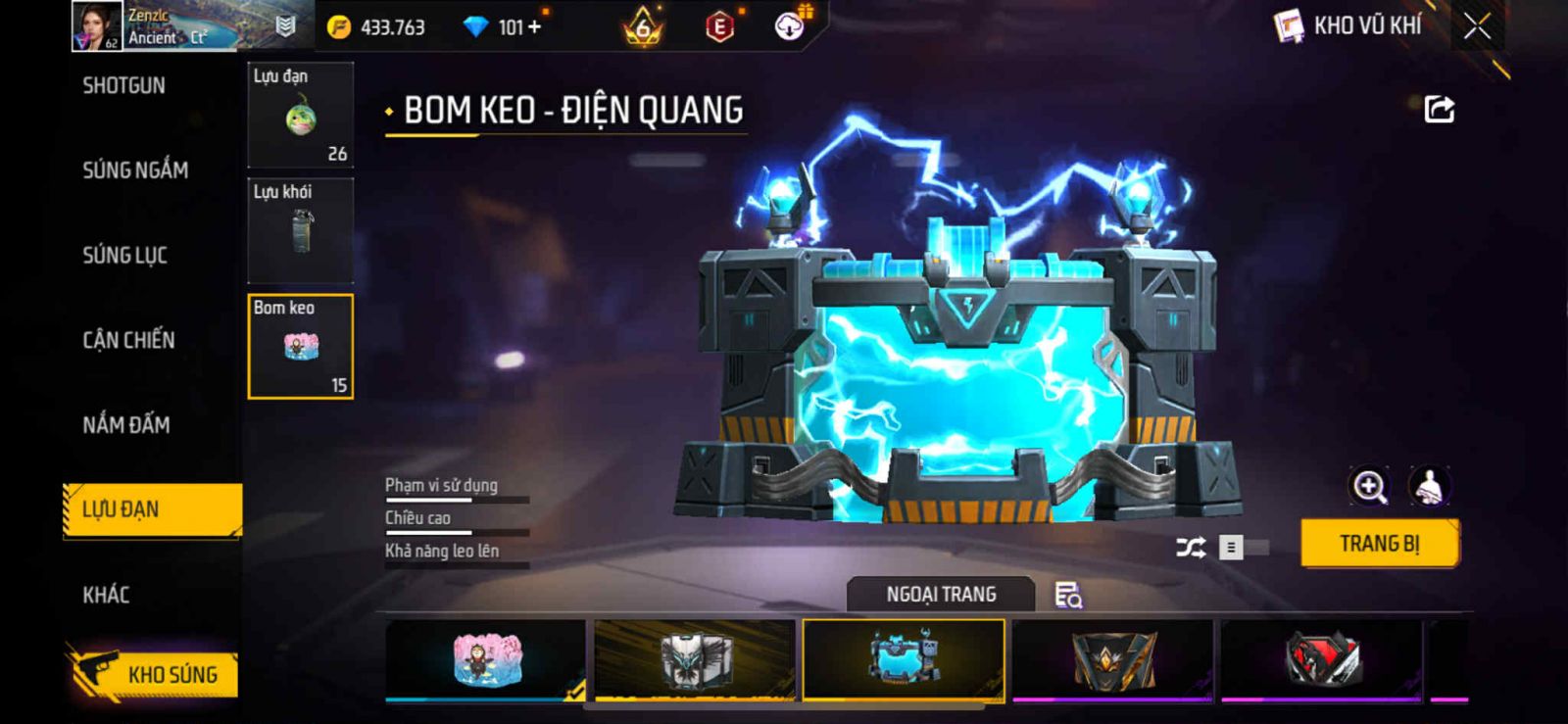Image resolution: width=1568 pixels, height=724 pixels.
Task: Add diamonds with the plus button
Action: 534,27
